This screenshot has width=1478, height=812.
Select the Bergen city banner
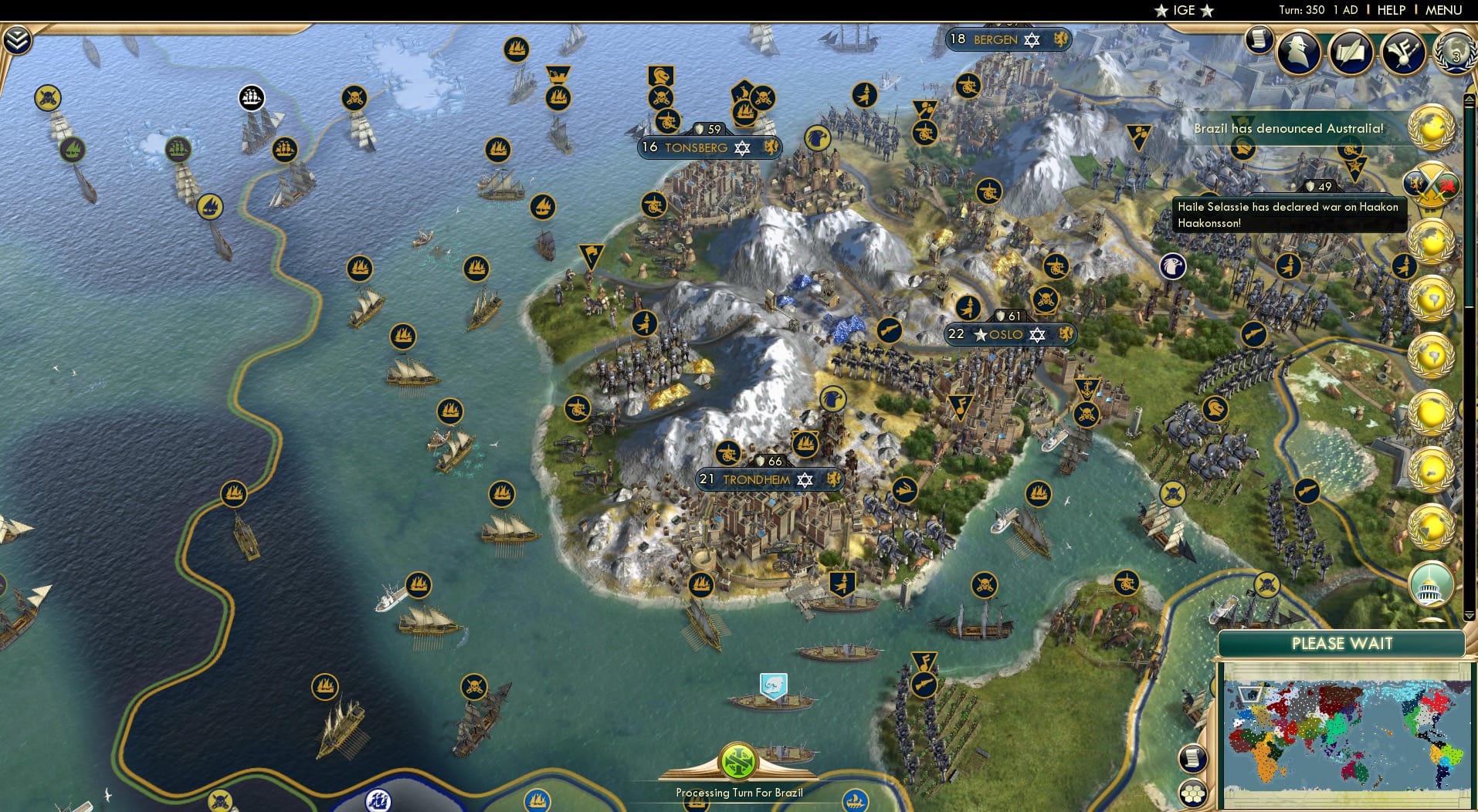(x=1008, y=39)
